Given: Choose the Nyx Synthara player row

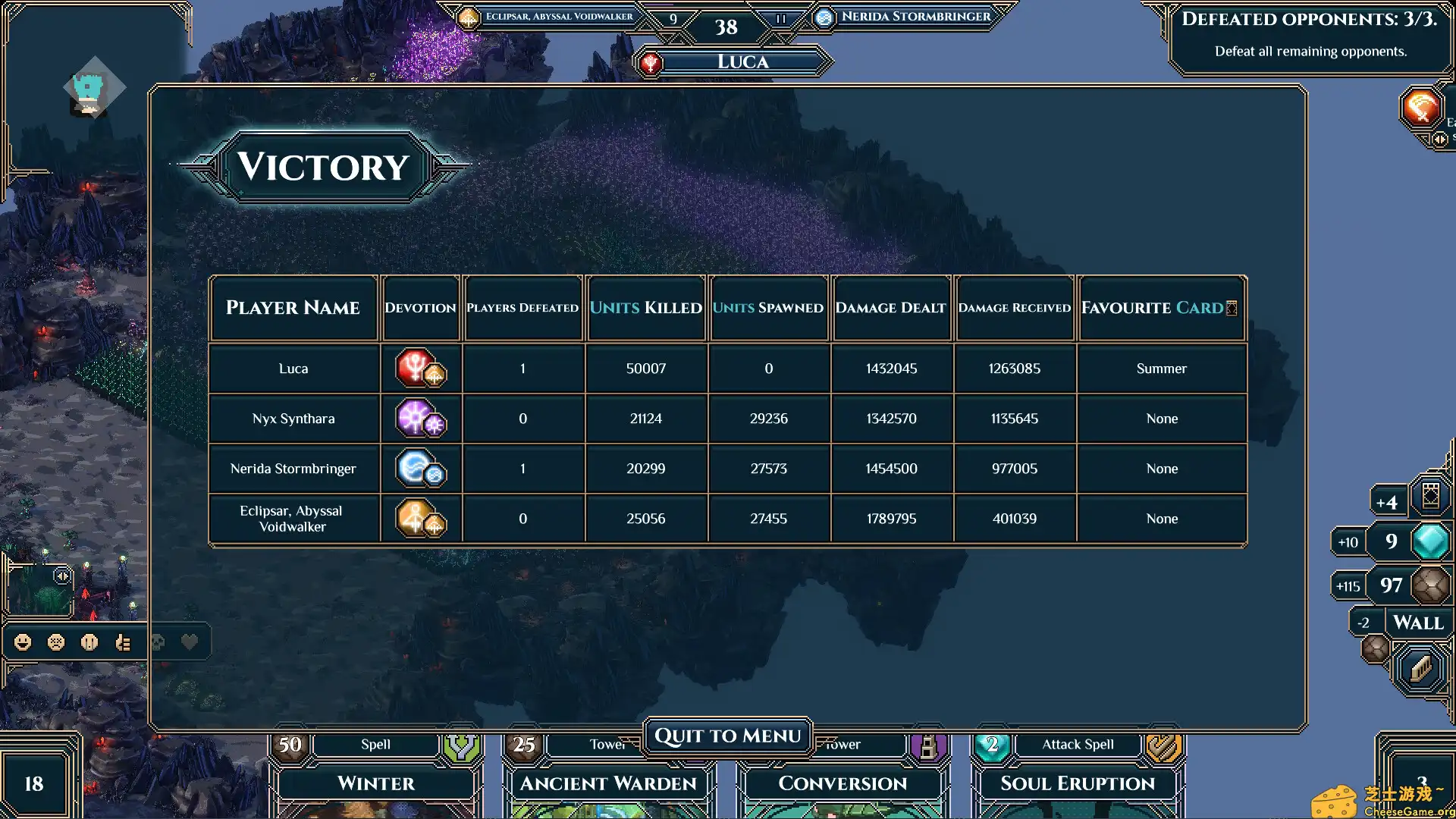Looking at the screenshot, I should [293, 419].
